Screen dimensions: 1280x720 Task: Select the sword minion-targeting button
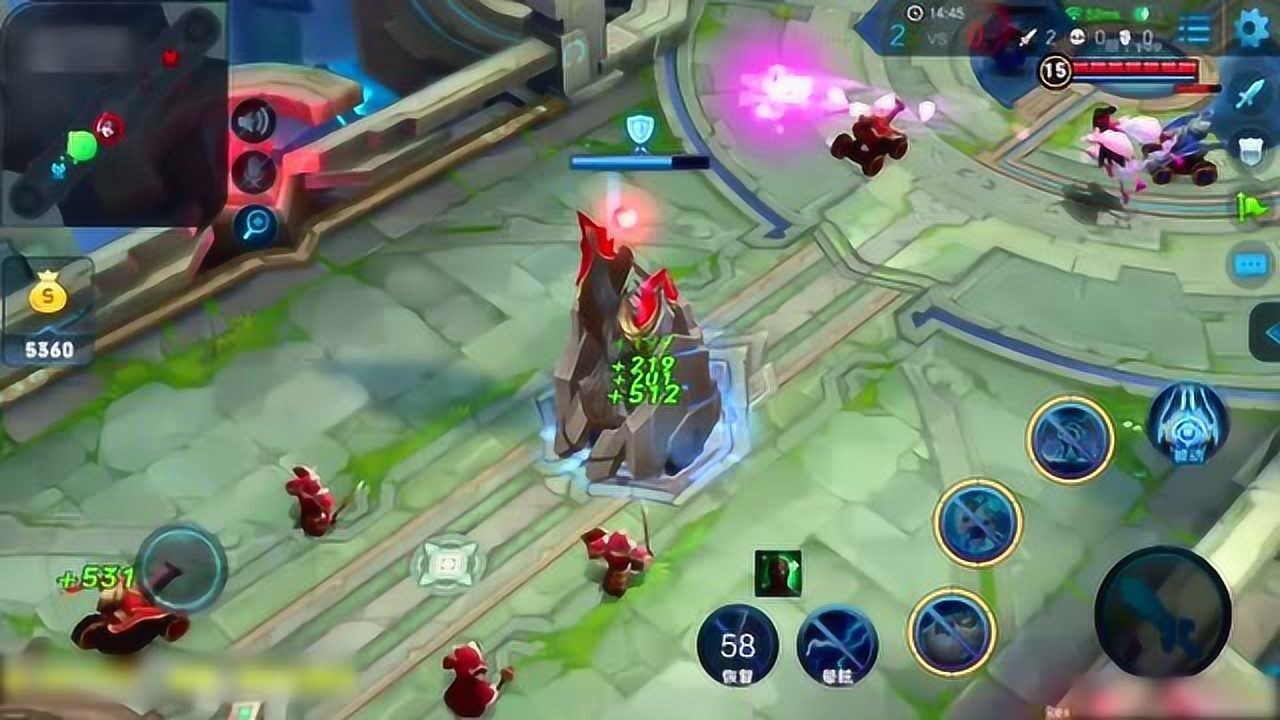point(1250,95)
